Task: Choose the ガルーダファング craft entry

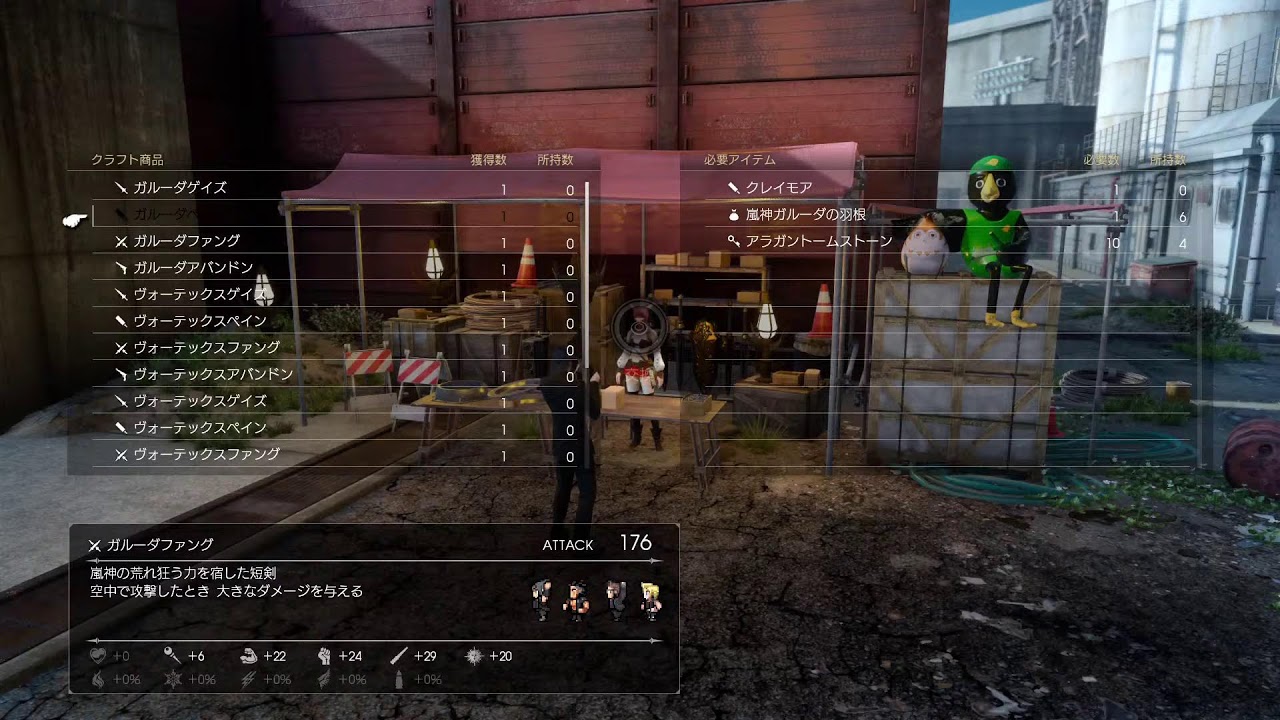Action: (186, 241)
